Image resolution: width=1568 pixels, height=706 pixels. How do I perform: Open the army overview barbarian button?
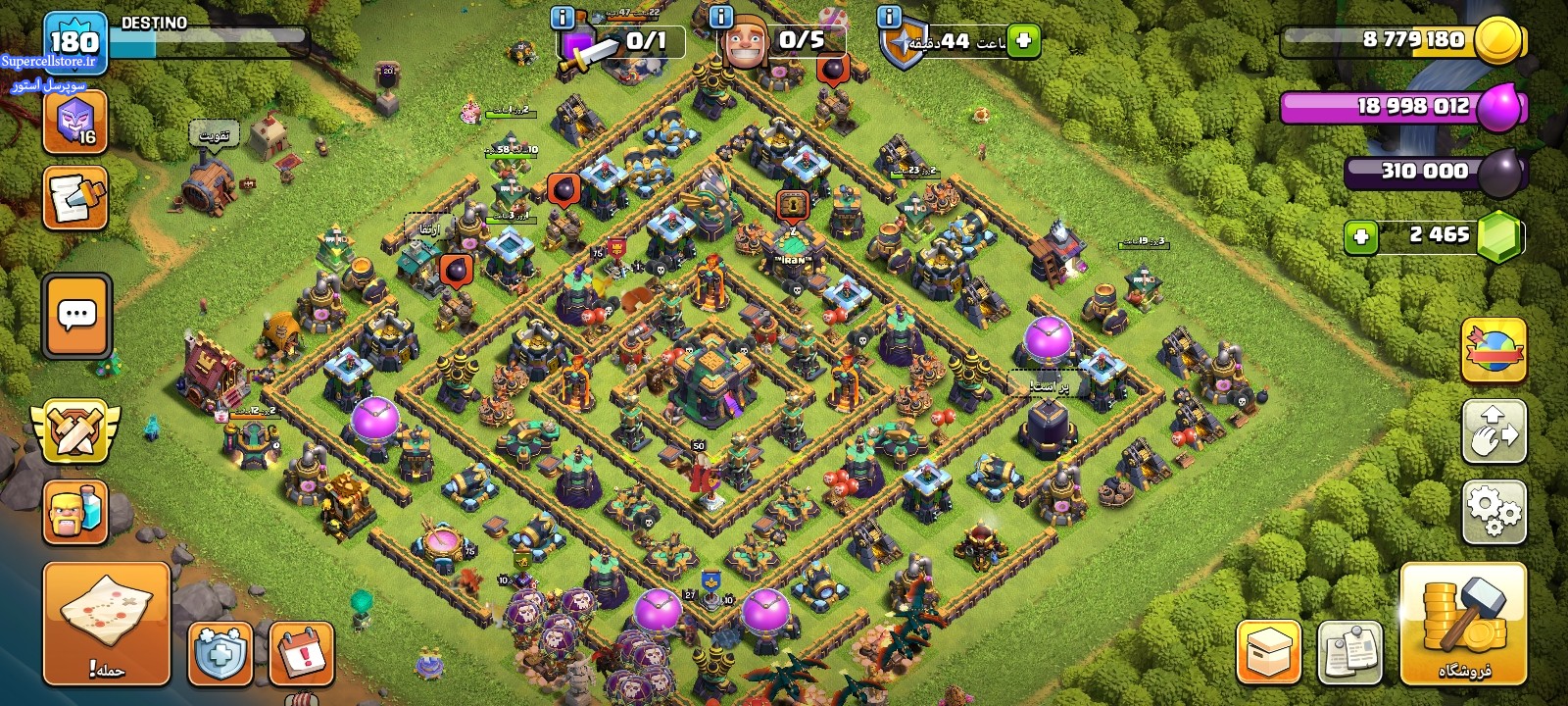(74, 511)
